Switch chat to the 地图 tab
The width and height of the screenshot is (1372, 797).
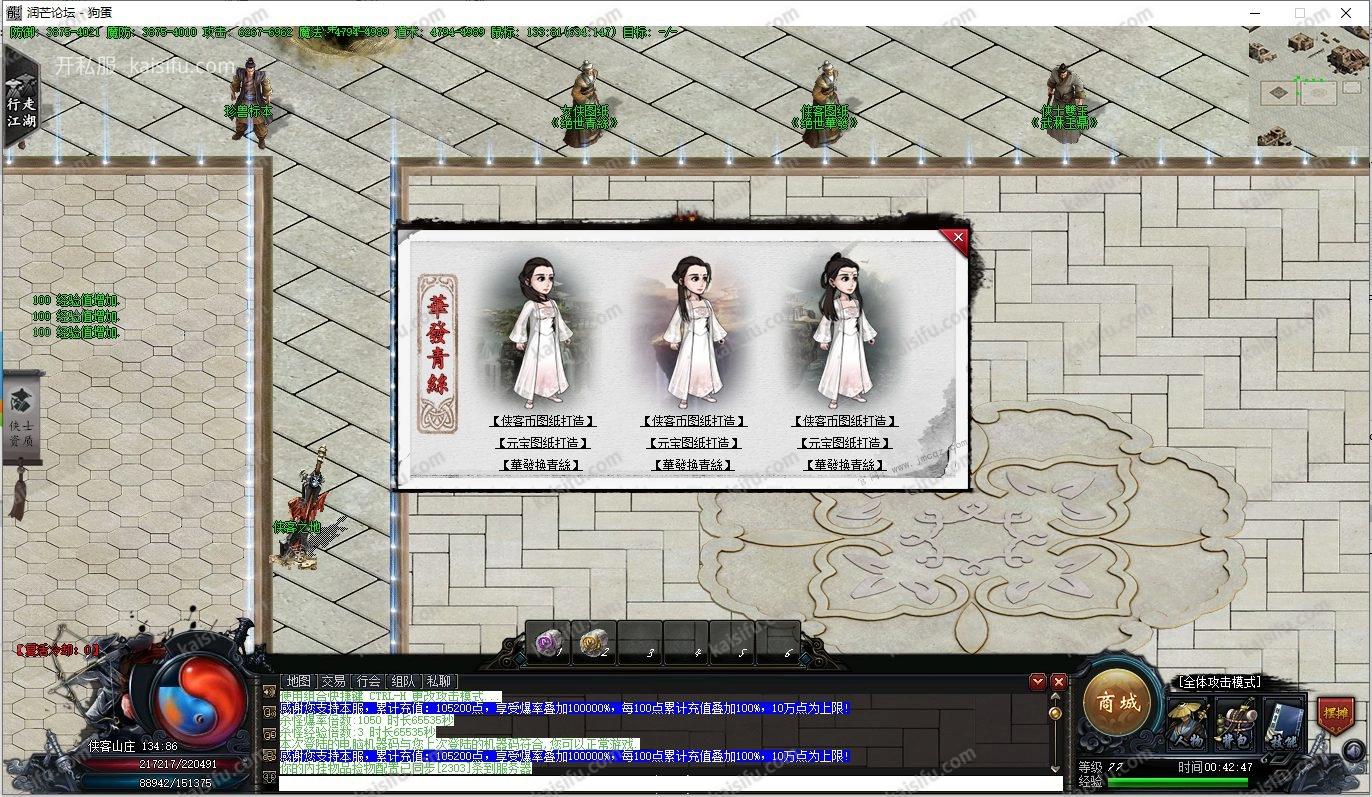(298, 681)
